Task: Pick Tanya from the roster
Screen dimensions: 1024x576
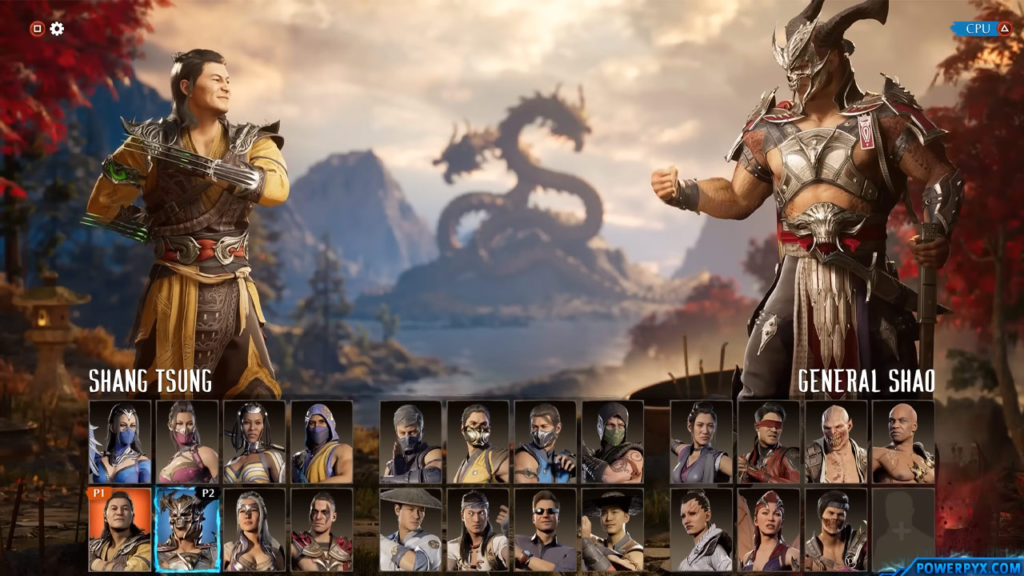Action: (x=254, y=442)
